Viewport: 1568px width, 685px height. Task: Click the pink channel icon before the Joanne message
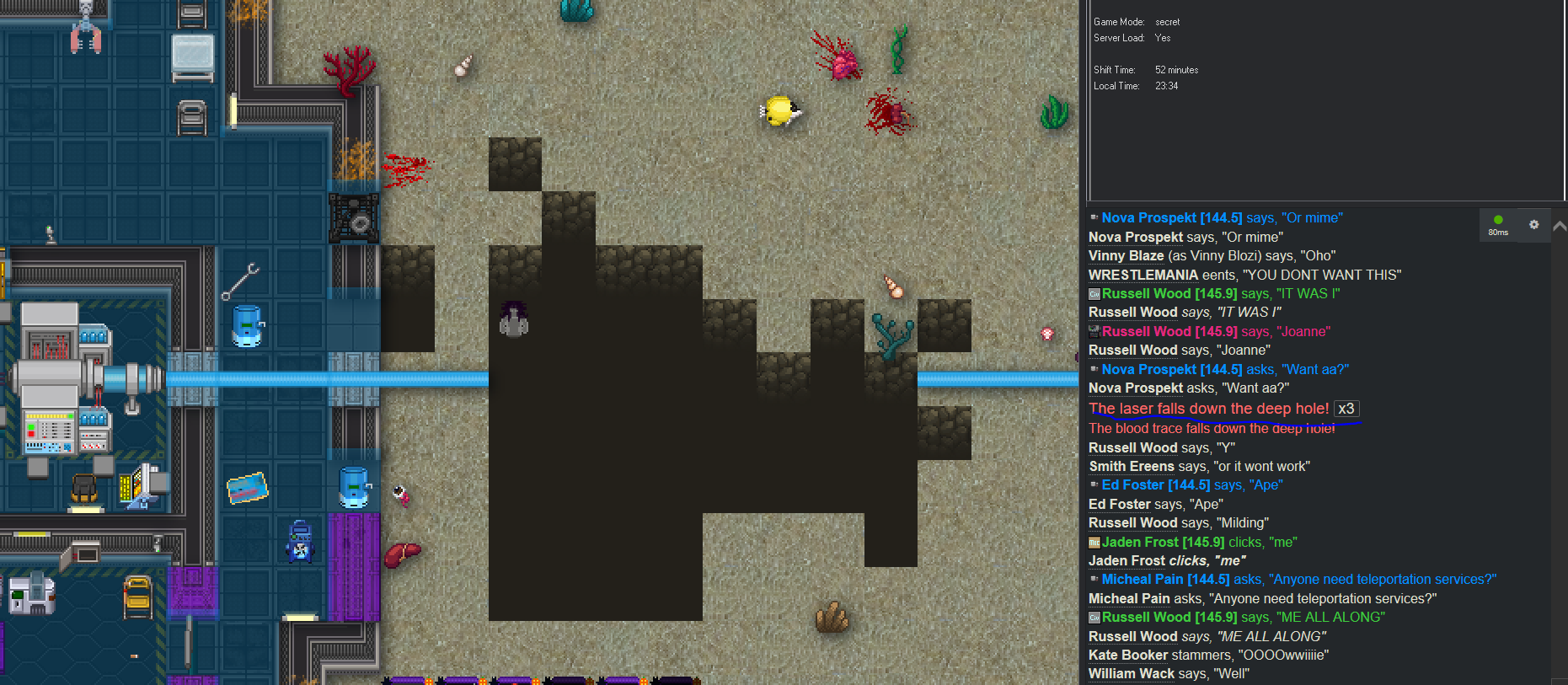1093,331
